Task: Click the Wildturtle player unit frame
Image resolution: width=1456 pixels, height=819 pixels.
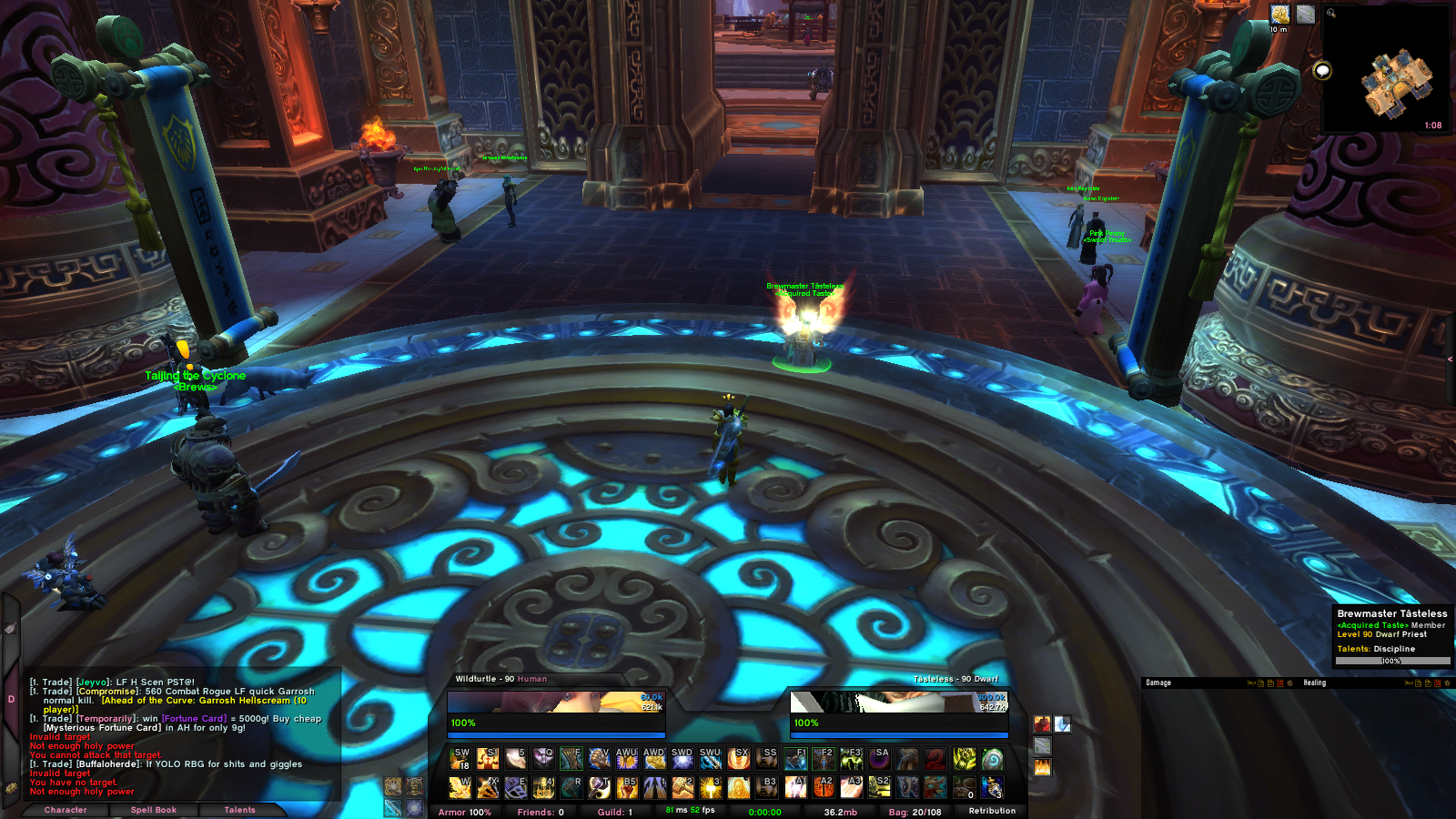Action: (555, 708)
